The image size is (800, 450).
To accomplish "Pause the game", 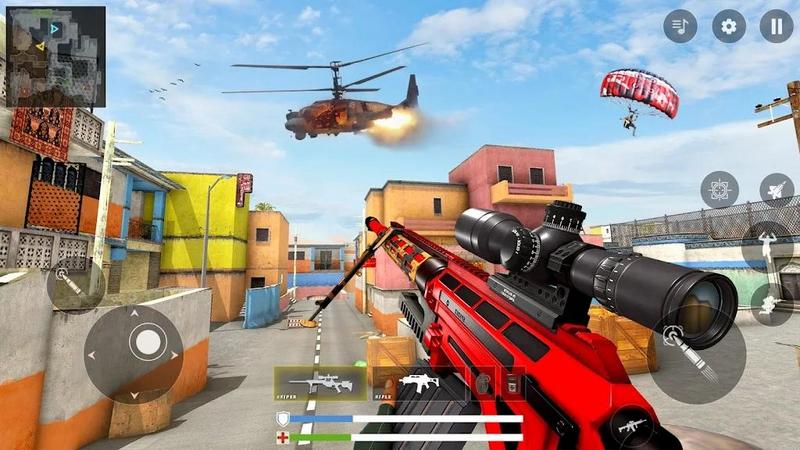I will (x=776, y=26).
